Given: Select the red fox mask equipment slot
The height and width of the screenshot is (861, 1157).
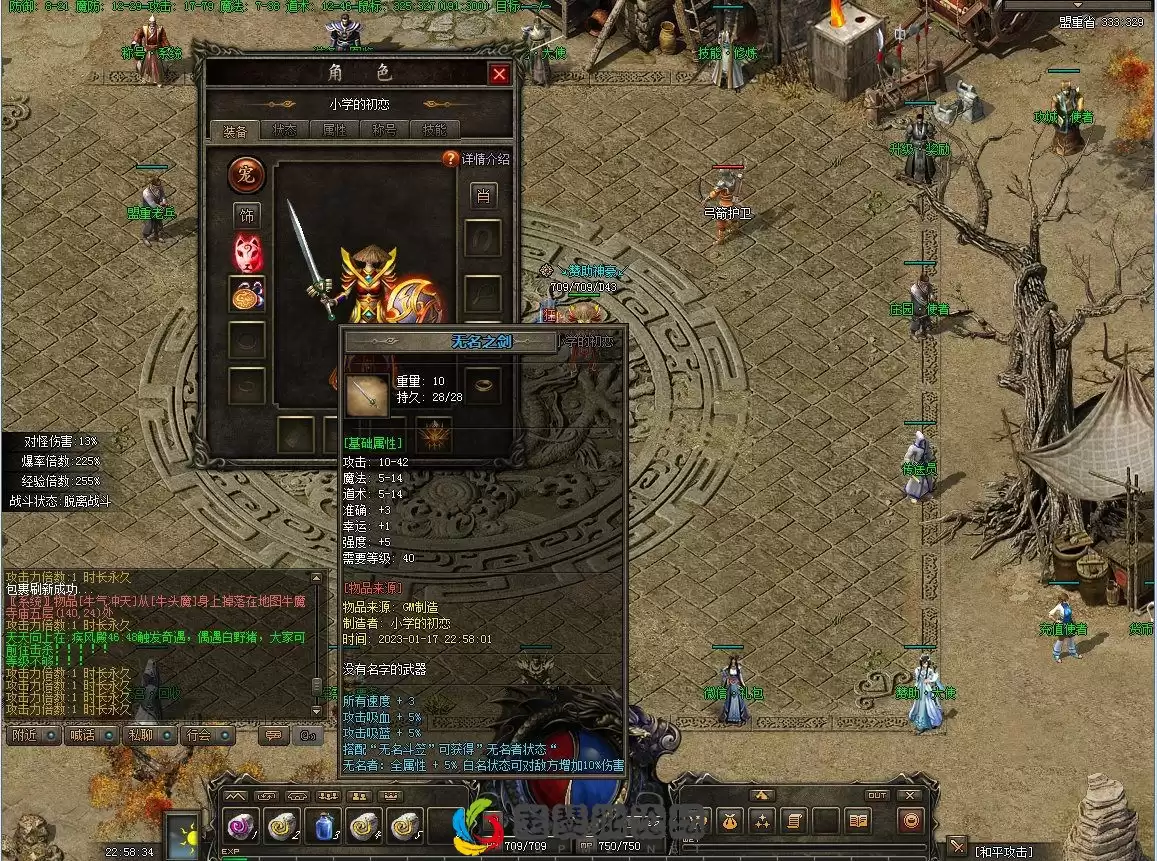Looking at the screenshot, I should pyautogui.click(x=247, y=253).
